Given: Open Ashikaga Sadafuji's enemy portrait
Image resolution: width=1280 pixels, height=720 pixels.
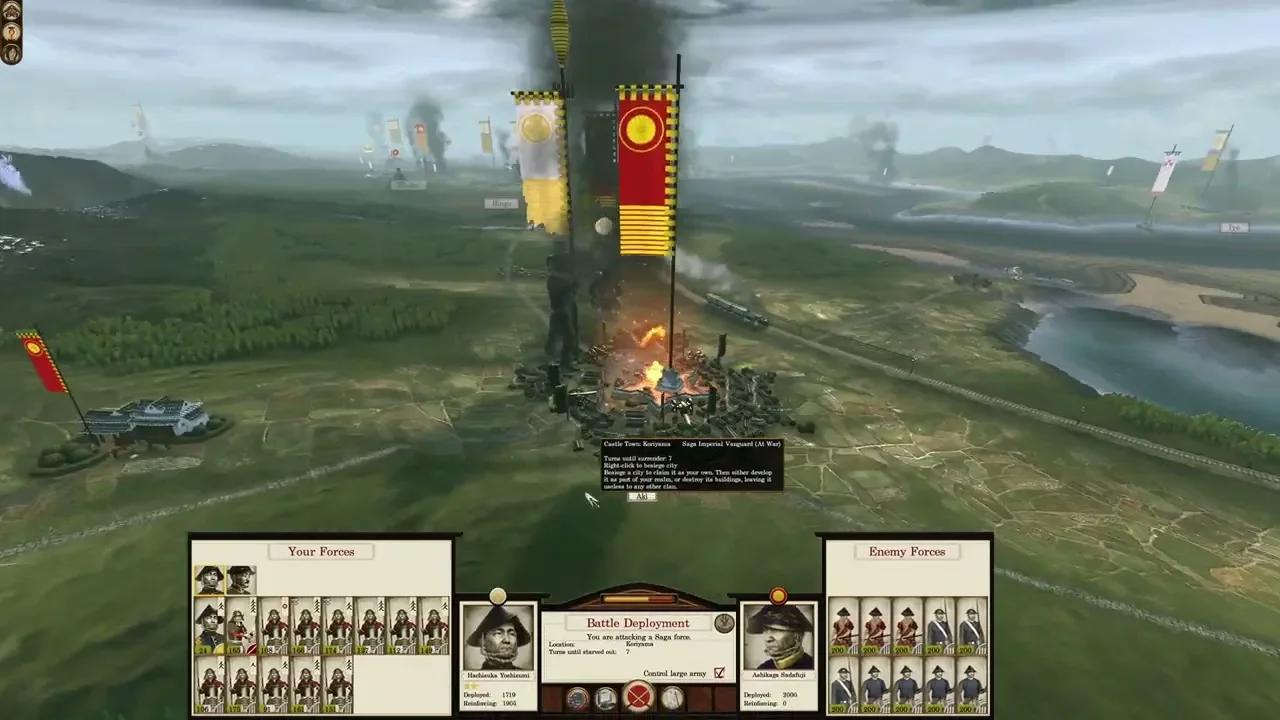Looking at the screenshot, I should pyautogui.click(x=780, y=635).
